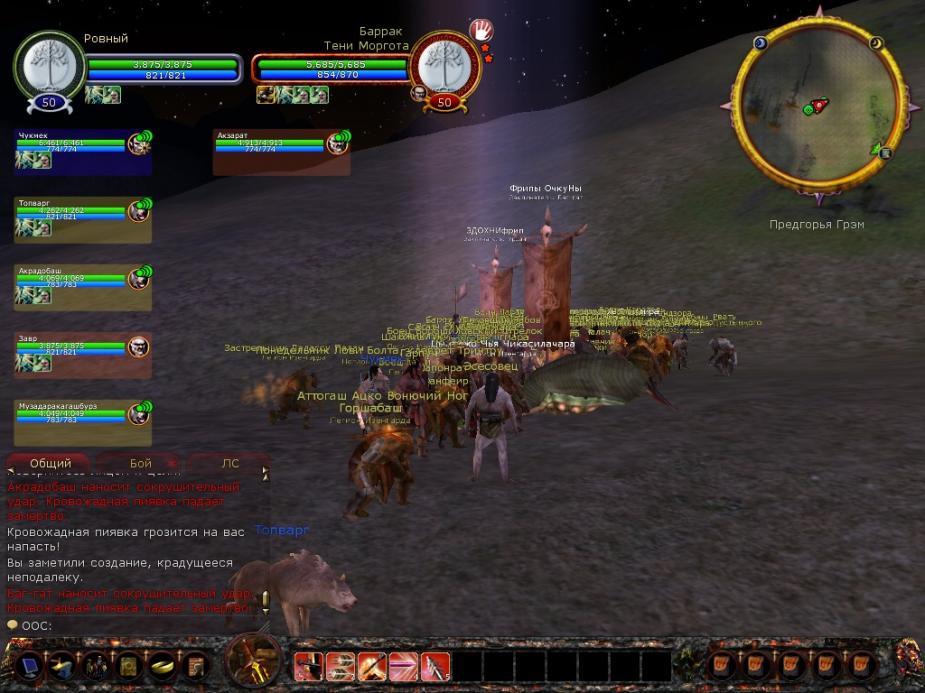925x693 pixels.
Task: Activate the large auto-attack skill button
Action: pyautogui.click(x=253, y=662)
